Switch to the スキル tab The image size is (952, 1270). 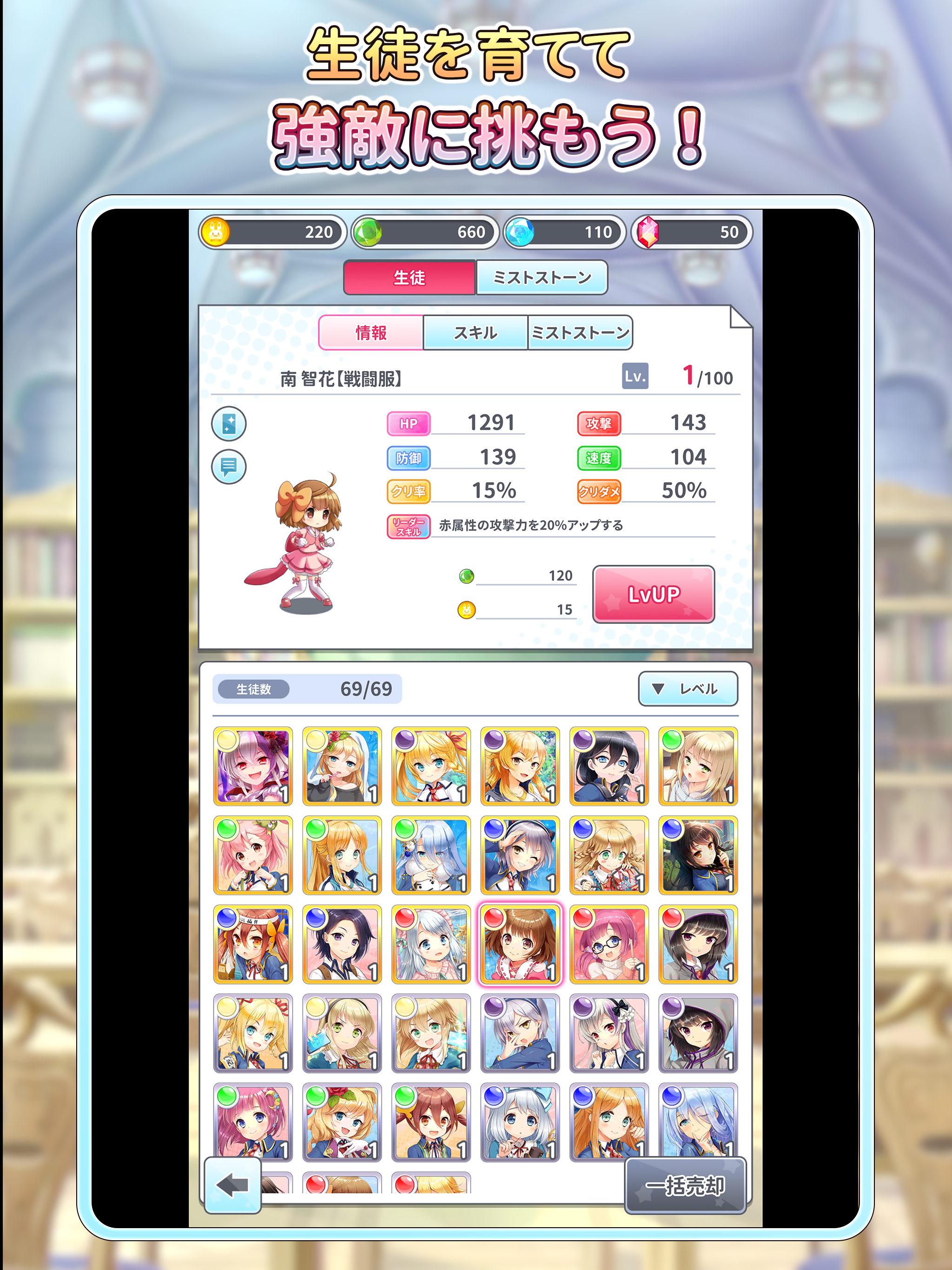475,332
